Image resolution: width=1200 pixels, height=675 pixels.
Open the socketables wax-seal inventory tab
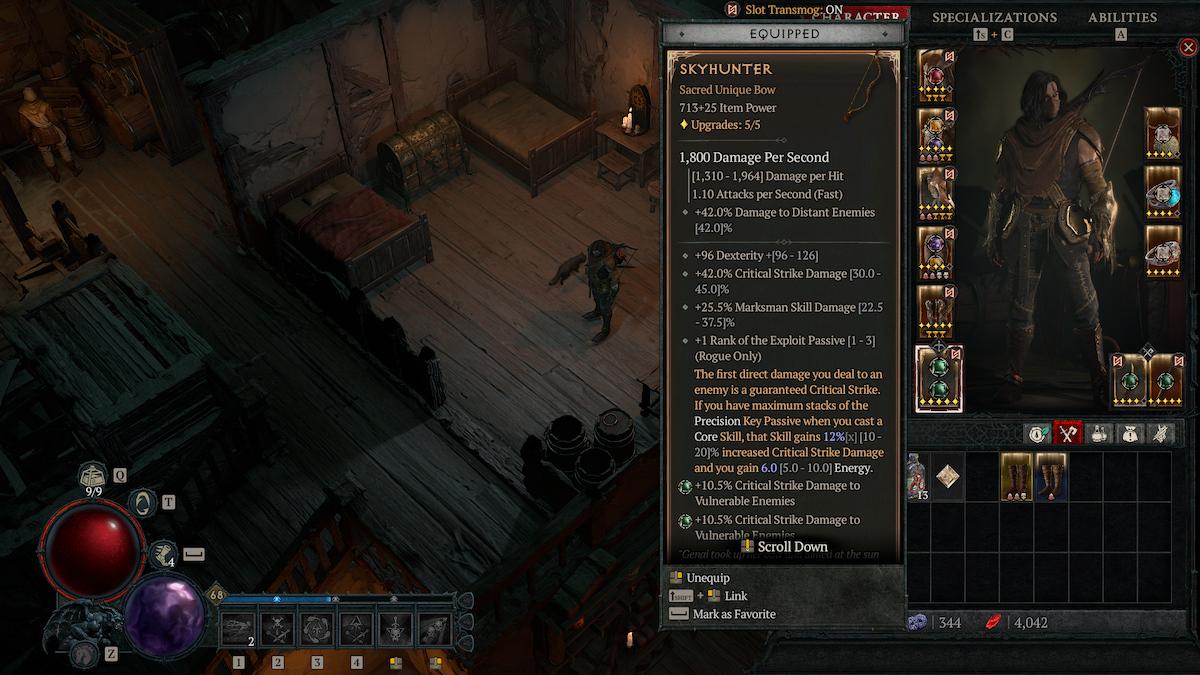[1039, 433]
